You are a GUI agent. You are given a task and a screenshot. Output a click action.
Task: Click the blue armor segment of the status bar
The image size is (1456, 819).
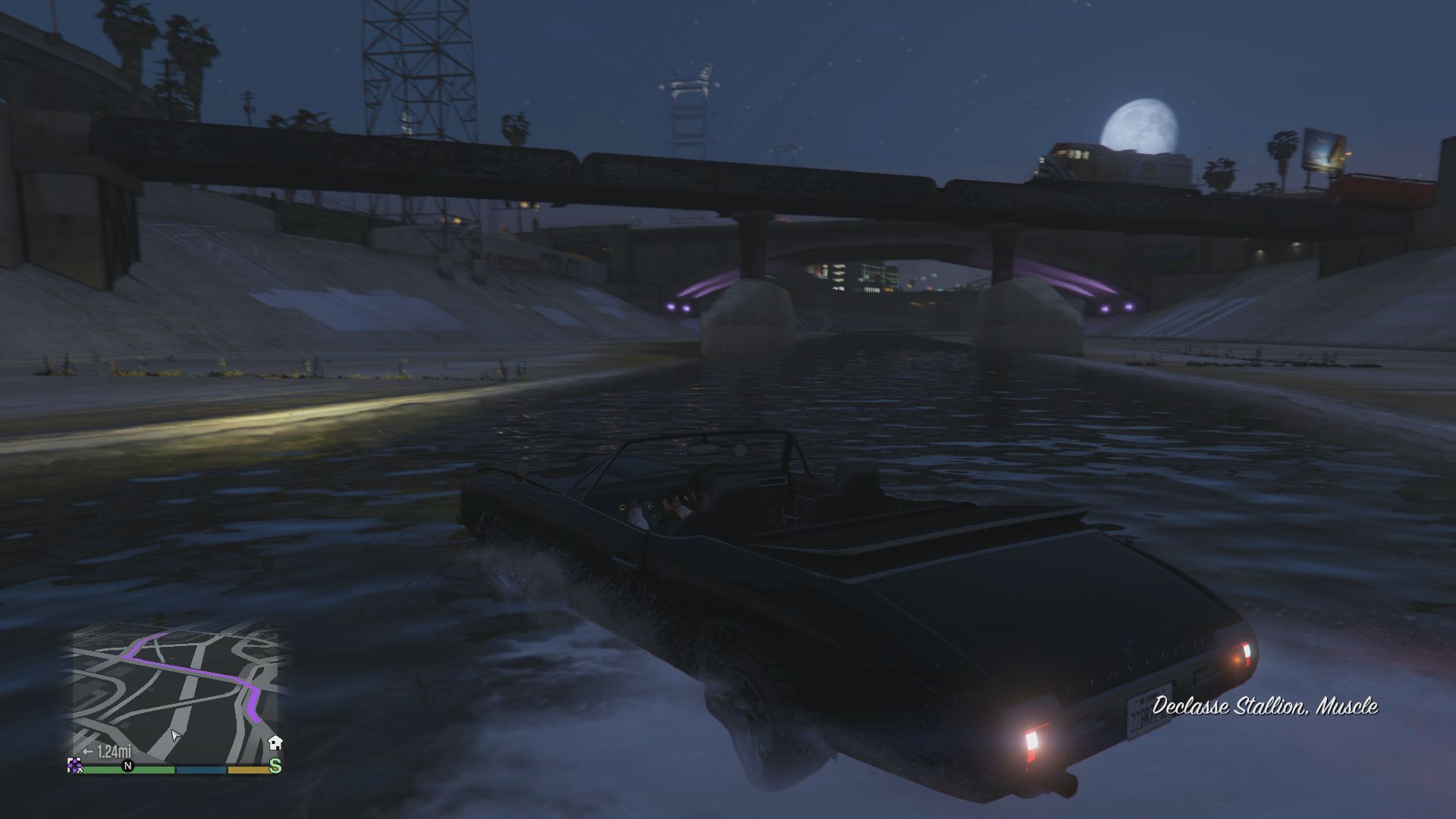click(x=199, y=769)
